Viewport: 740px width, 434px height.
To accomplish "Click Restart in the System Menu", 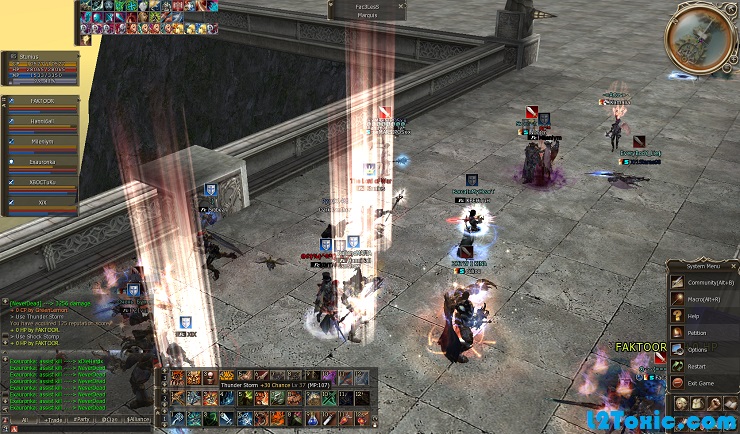I will [697, 366].
